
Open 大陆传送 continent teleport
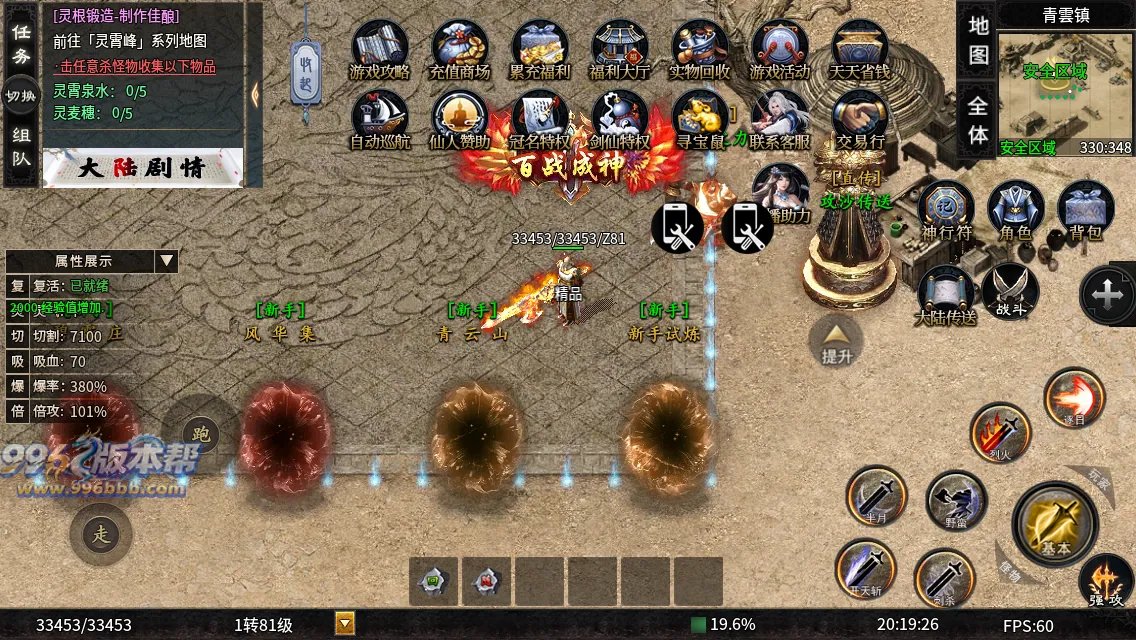tap(945, 295)
